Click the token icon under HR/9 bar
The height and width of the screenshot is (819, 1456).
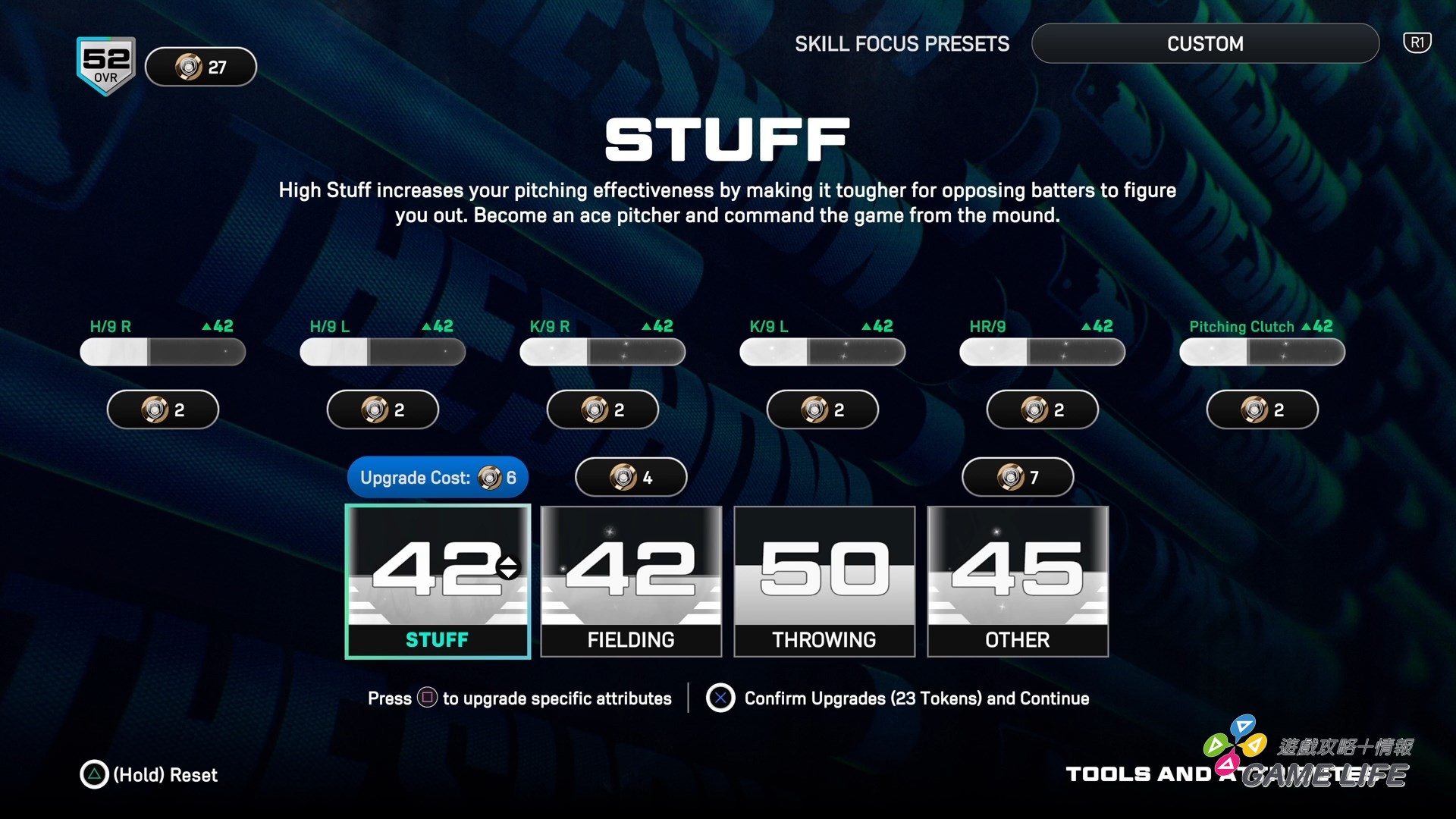1041,409
